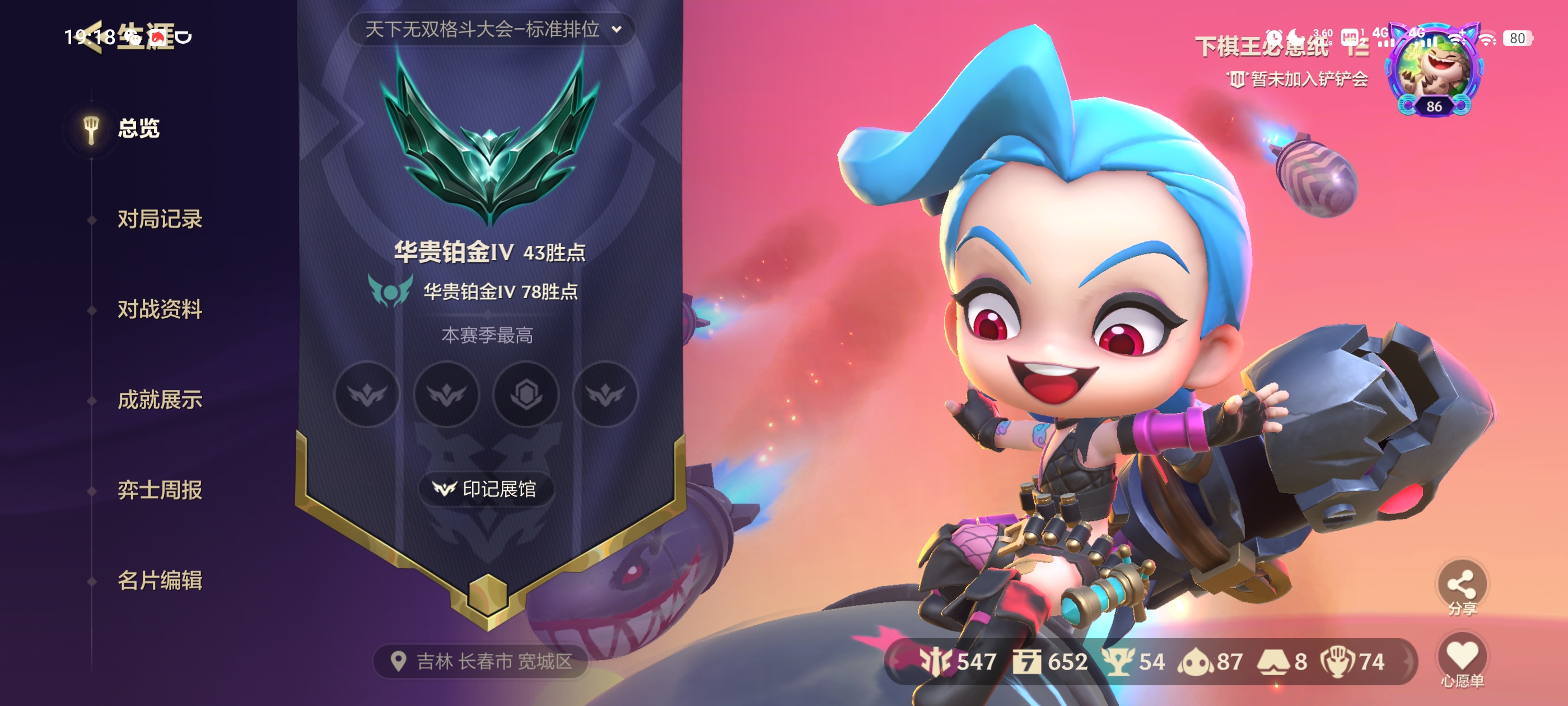Image resolution: width=1568 pixels, height=706 pixels.
Task: Select the 总览 overview tab
Action: coord(138,128)
